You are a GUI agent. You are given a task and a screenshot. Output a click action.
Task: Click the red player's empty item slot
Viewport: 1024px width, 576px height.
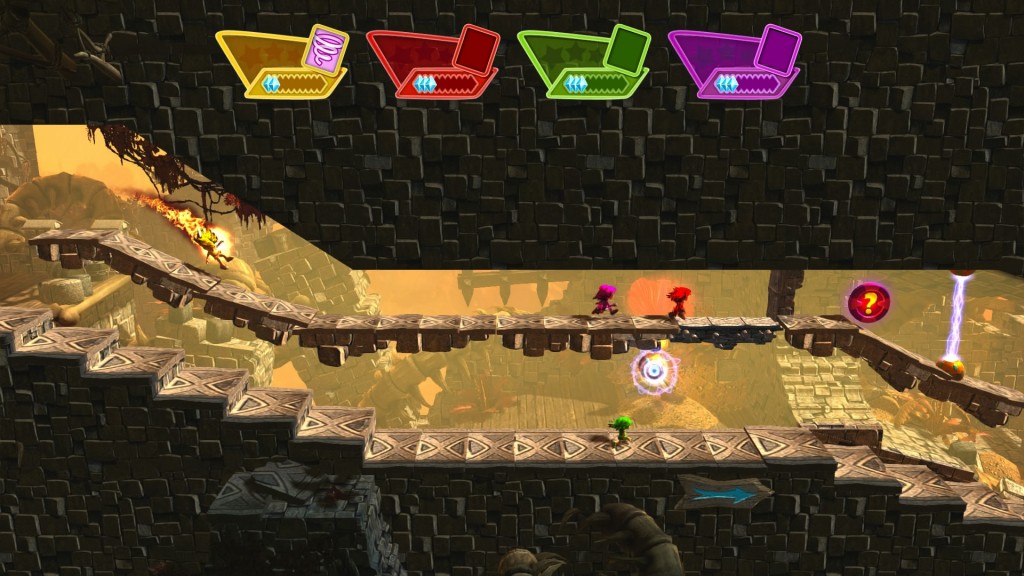point(477,47)
